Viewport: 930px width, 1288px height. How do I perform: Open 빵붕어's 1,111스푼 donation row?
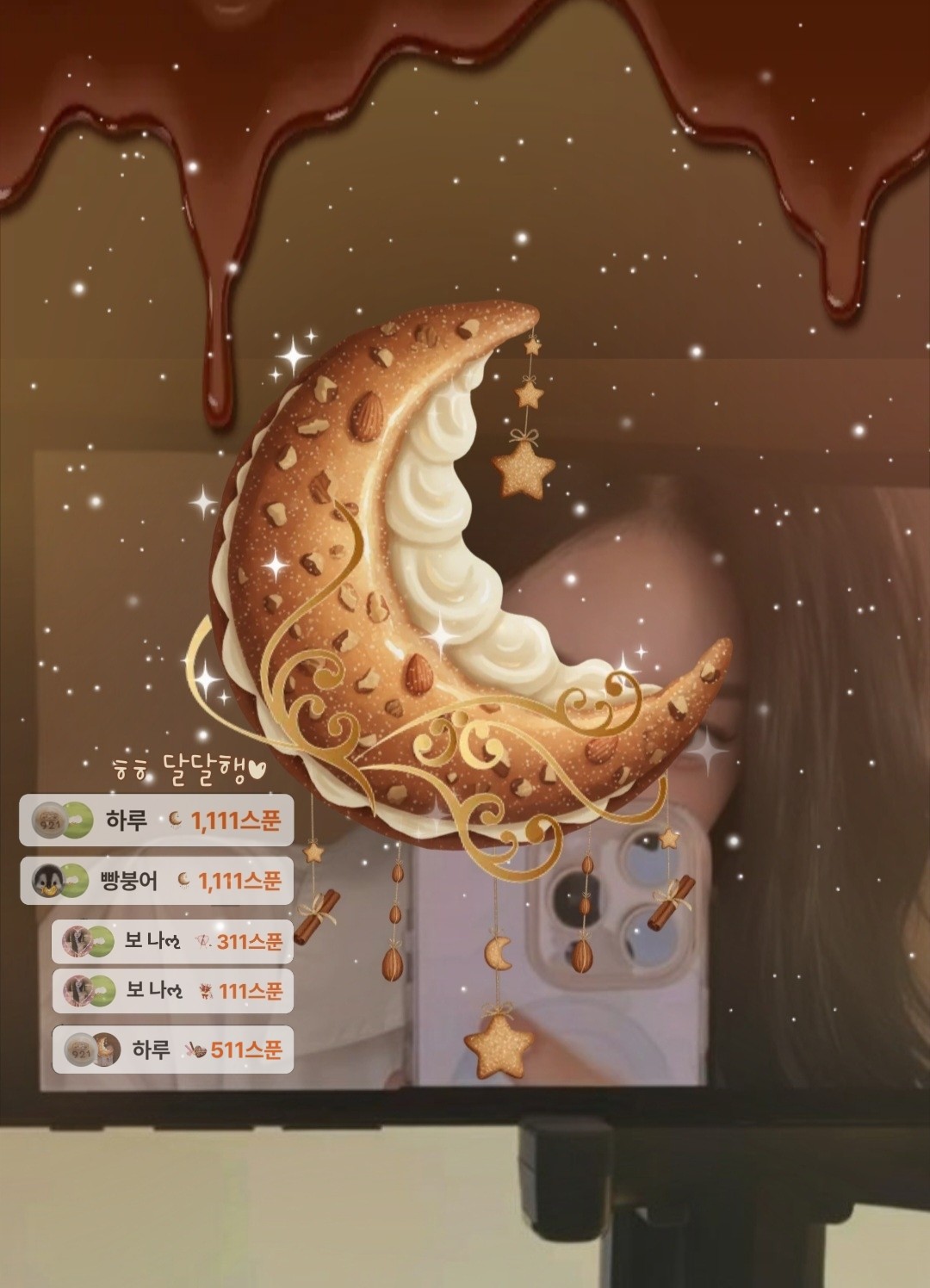(156, 880)
